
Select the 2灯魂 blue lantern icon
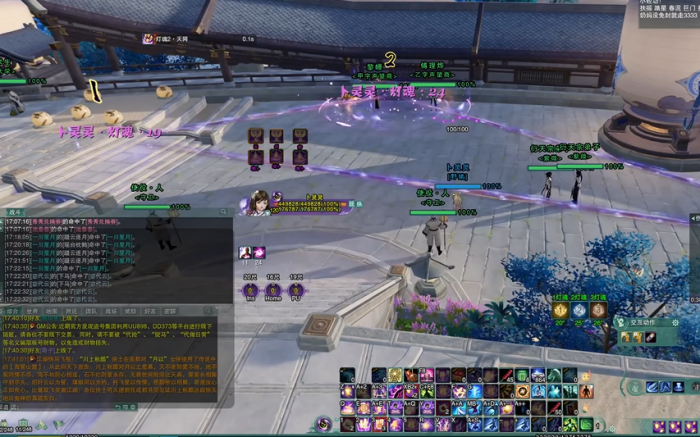(580, 310)
